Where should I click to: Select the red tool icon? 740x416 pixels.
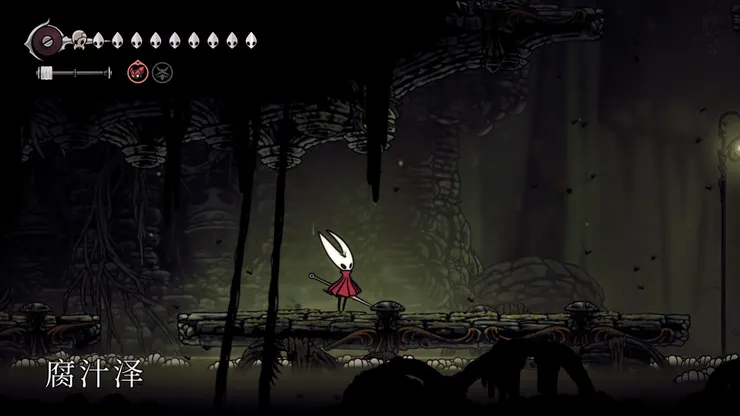[137, 72]
